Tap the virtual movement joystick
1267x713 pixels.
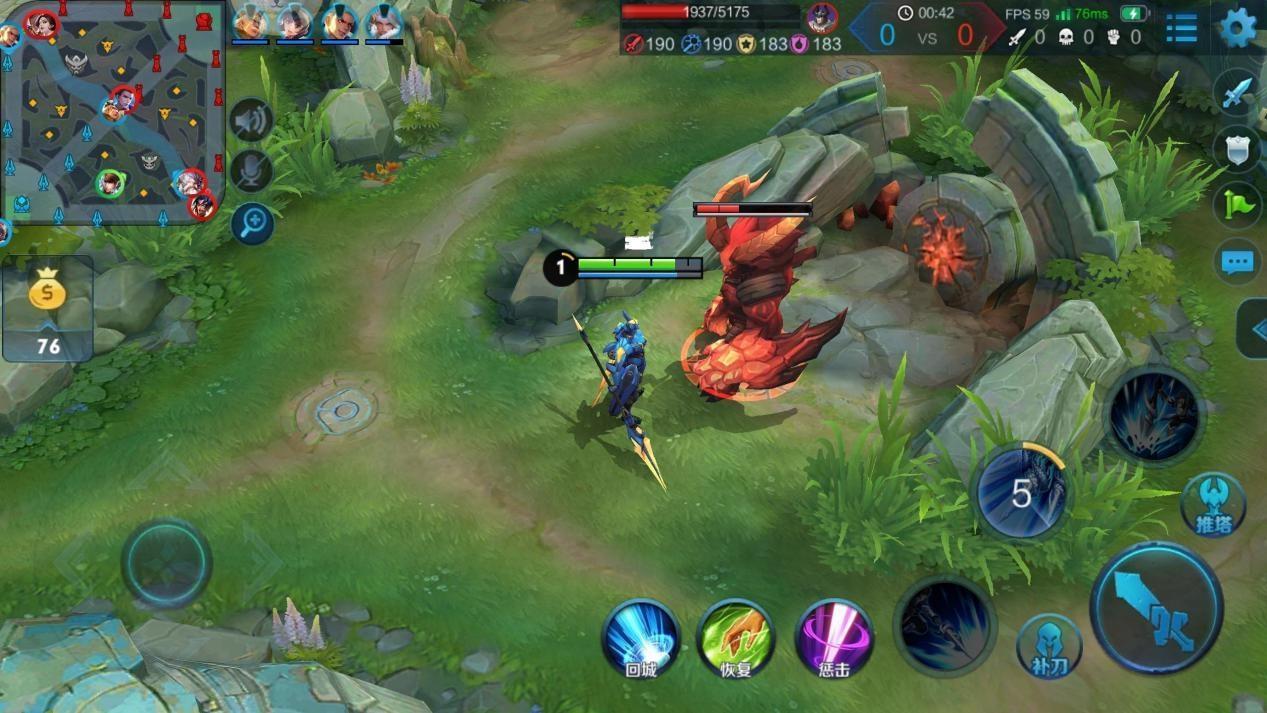[166, 563]
